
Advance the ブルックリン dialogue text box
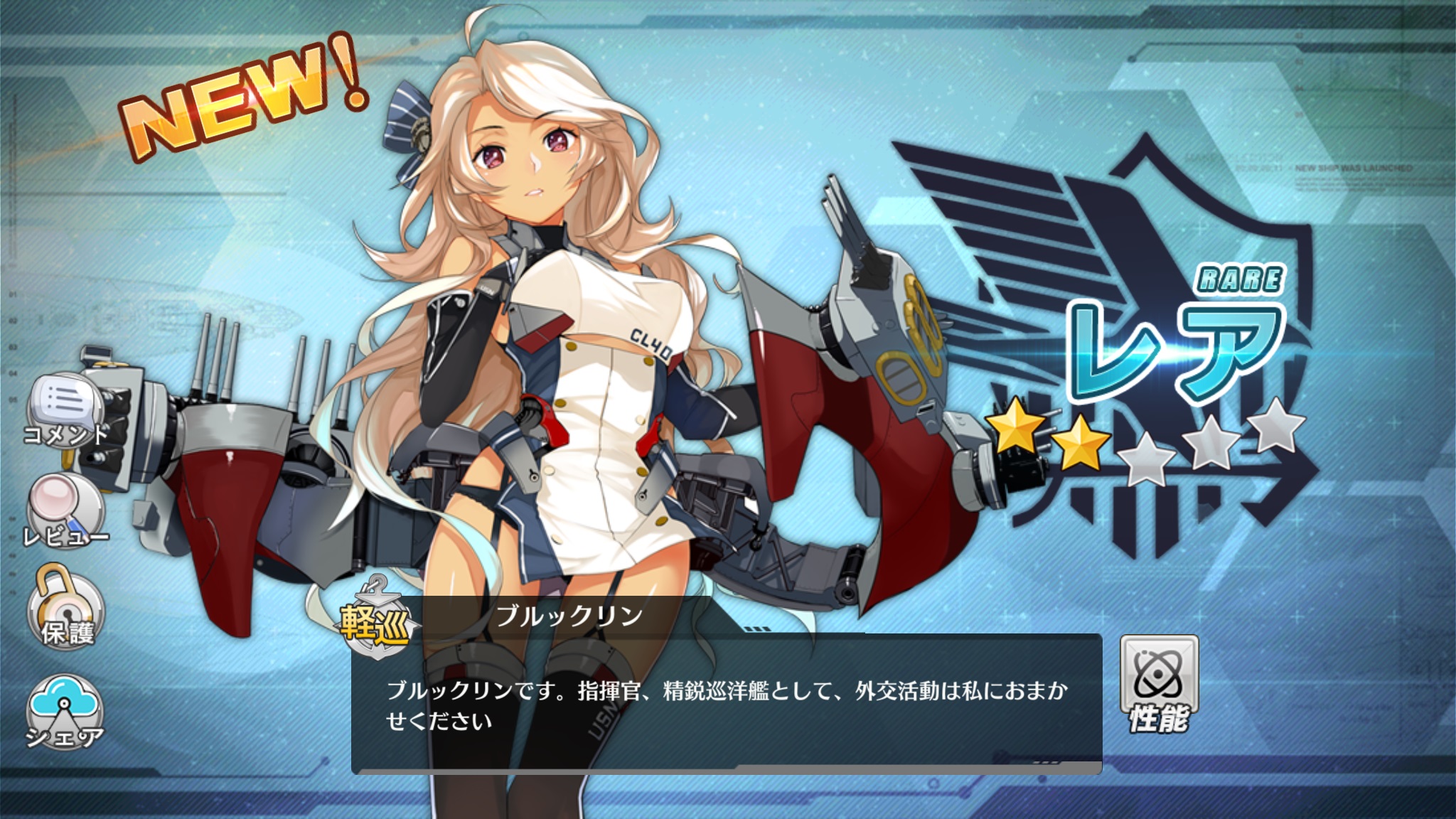725,704
